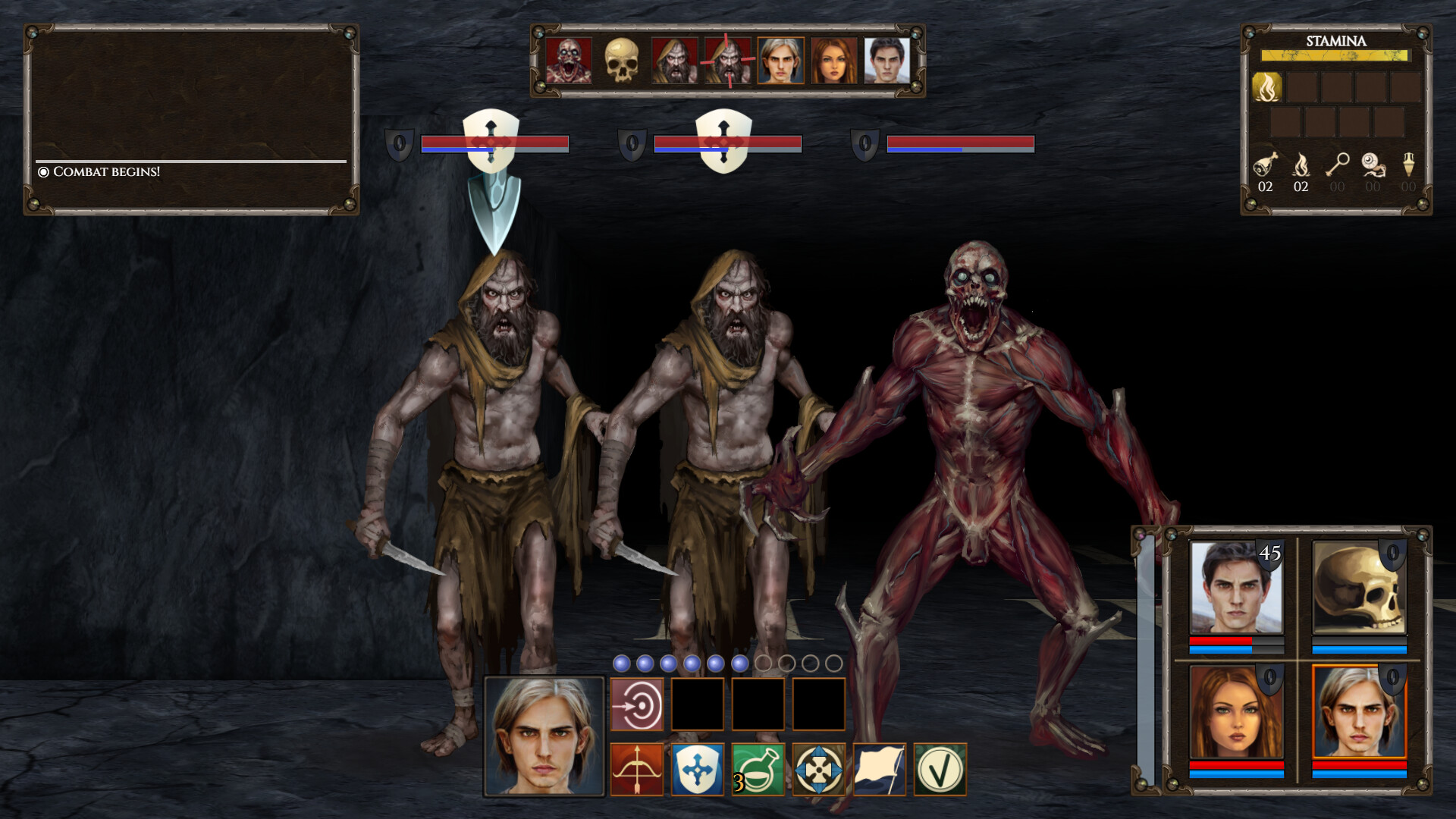Image resolution: width=1456 pixels, height=819 pixels.
Task: Click the amphora resource icon
Action: [x=1408, y=165]
